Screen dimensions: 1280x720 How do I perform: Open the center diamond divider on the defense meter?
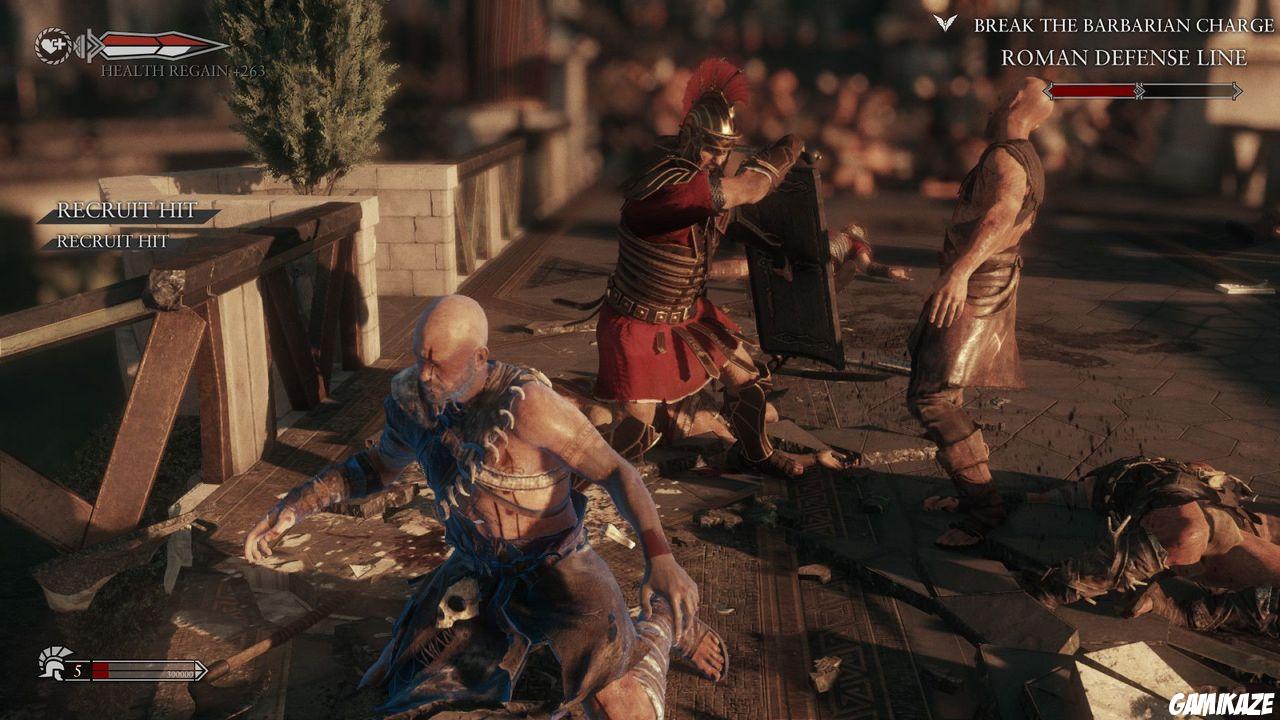coord(1139,91)
